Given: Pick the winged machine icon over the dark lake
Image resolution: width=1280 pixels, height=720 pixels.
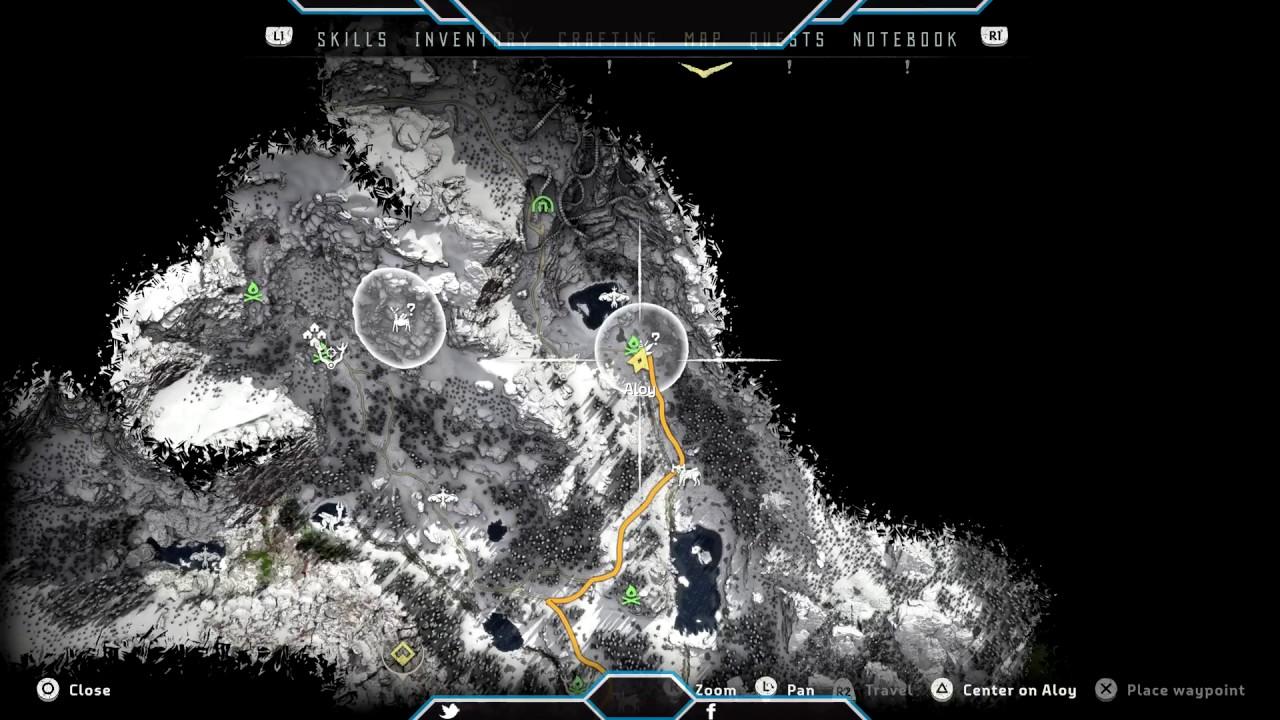Looking at the screenshot, I should (612, 297).
